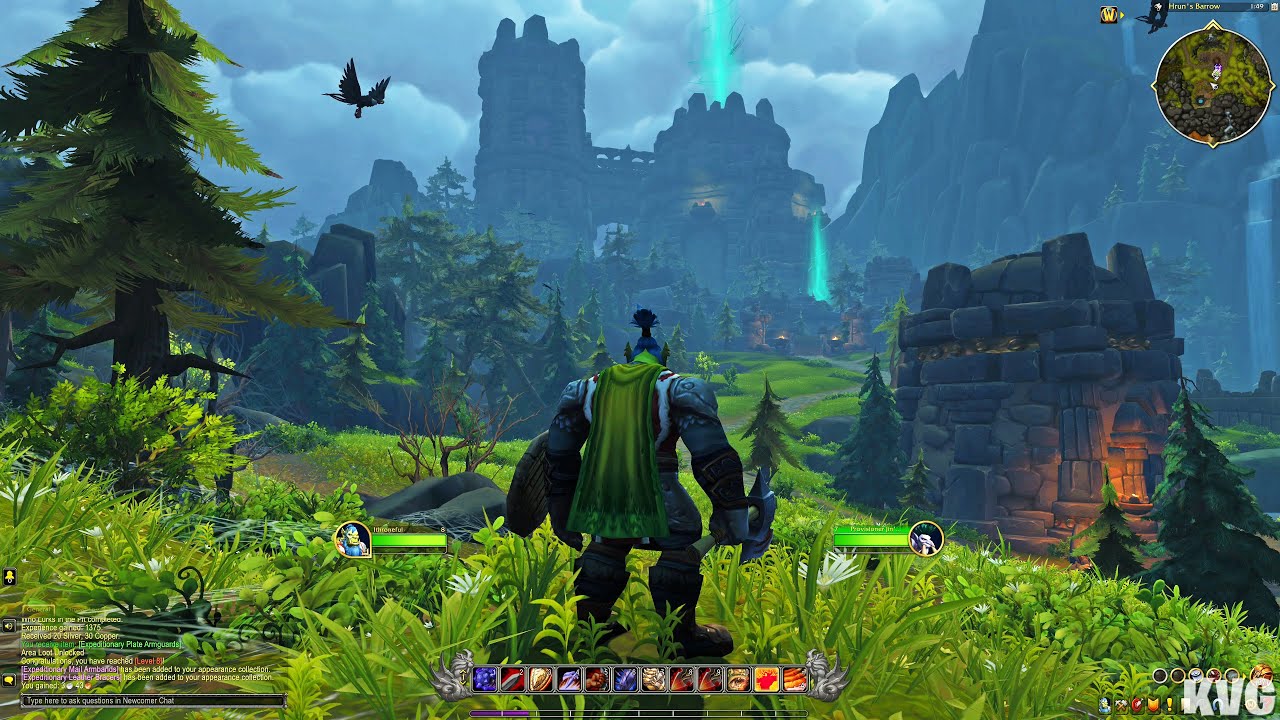Click the WoW logo button beside the minimap
This screenshot has width=1280, height=720.
1109,15
